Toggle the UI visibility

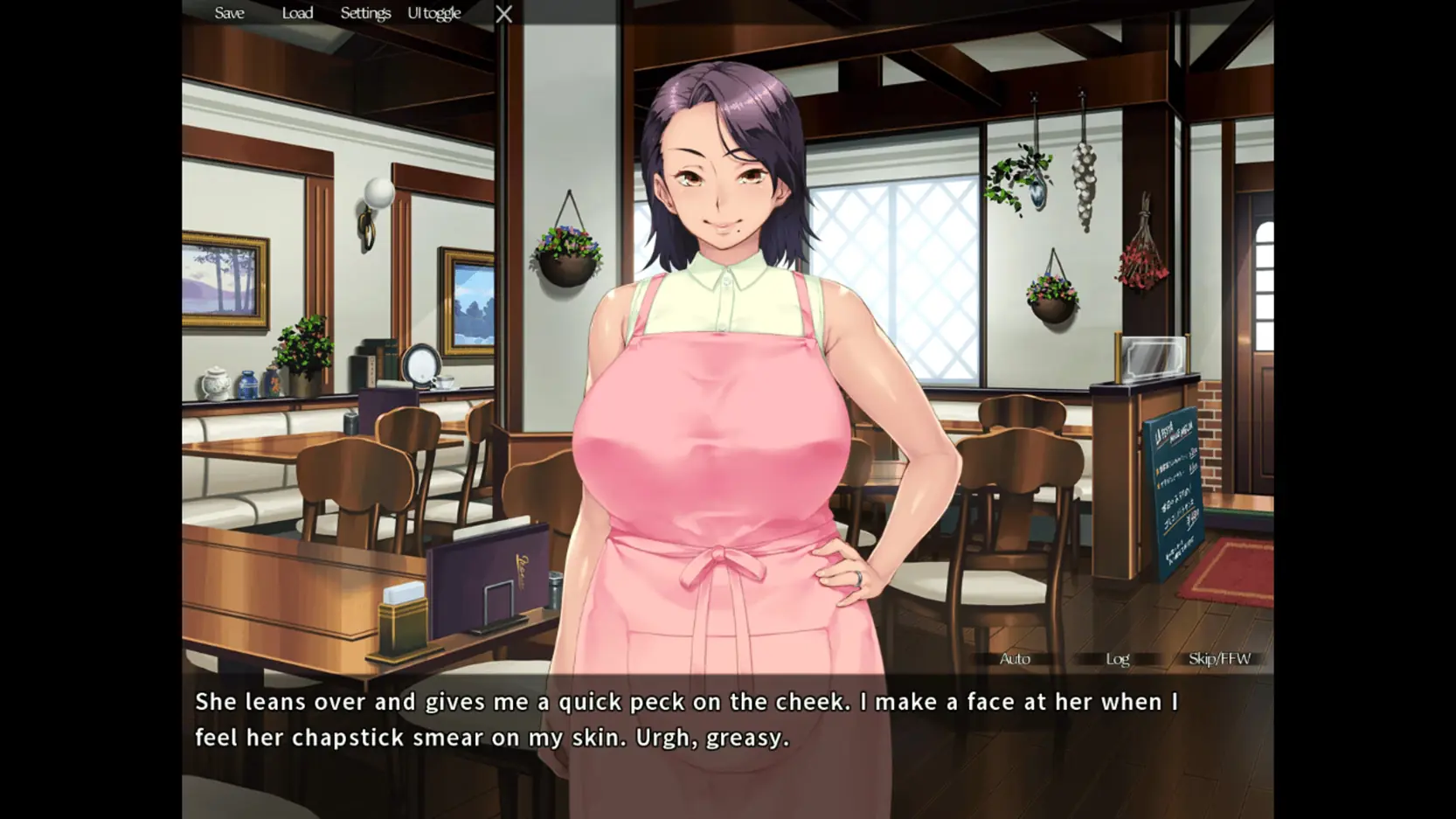click(x=434, y=13)
